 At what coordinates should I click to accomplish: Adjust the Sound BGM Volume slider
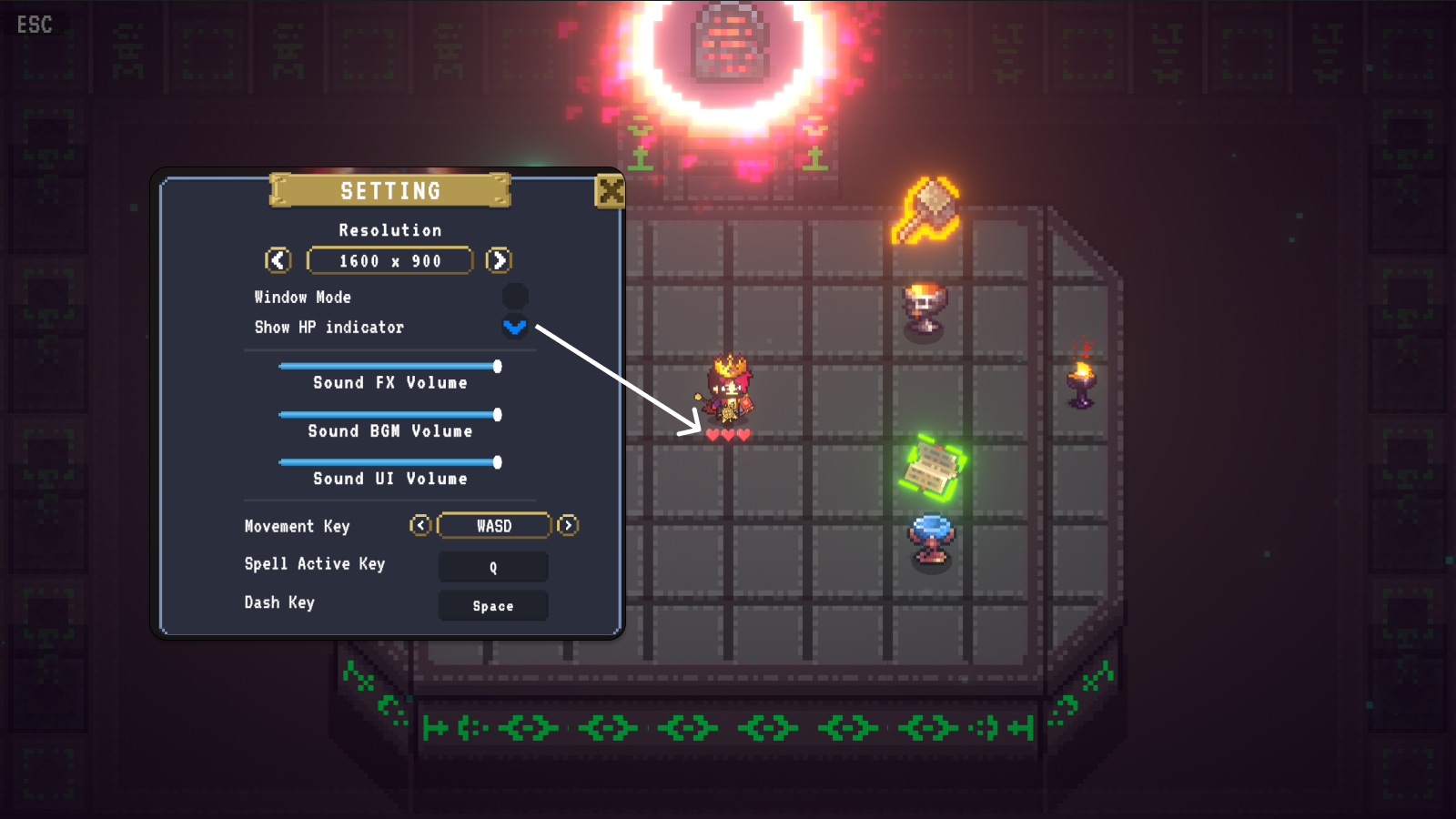click(x=497, y=414)
